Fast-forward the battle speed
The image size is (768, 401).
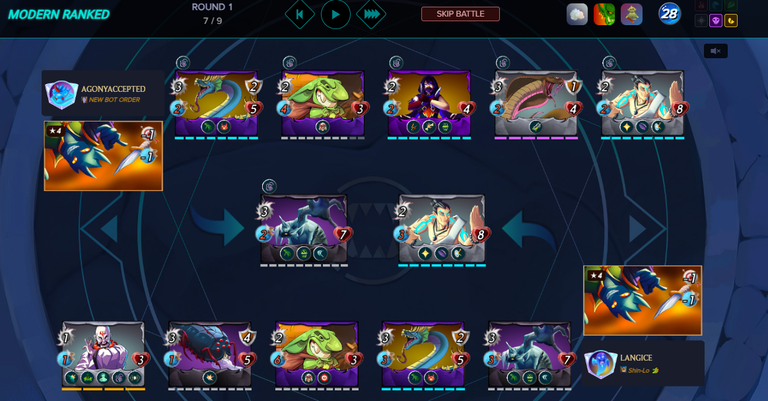point(371,14)
